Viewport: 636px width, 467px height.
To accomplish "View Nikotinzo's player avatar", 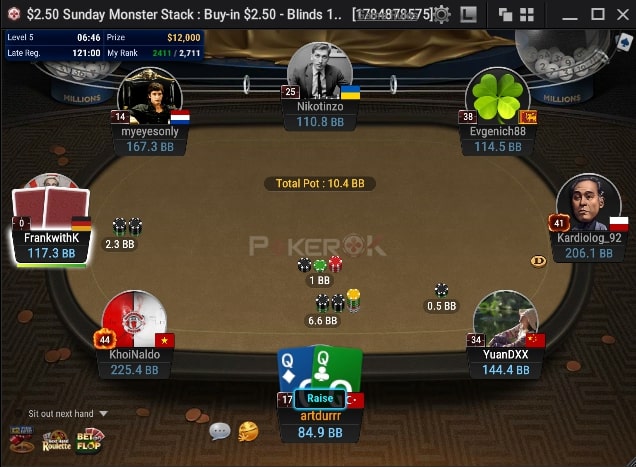I will [319, 72].
